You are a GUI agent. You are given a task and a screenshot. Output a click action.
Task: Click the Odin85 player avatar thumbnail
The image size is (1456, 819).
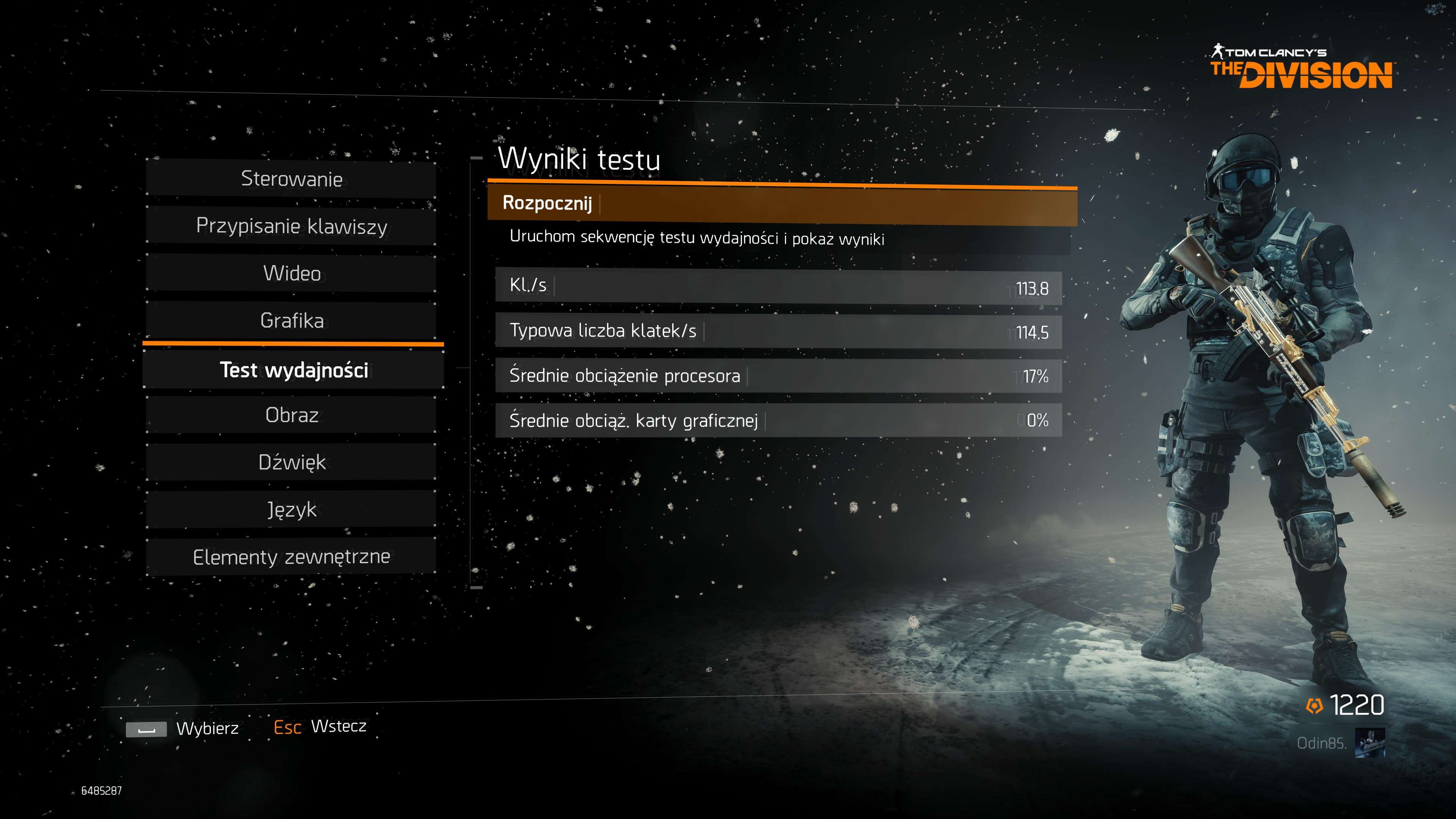(x=1370, y=743)
